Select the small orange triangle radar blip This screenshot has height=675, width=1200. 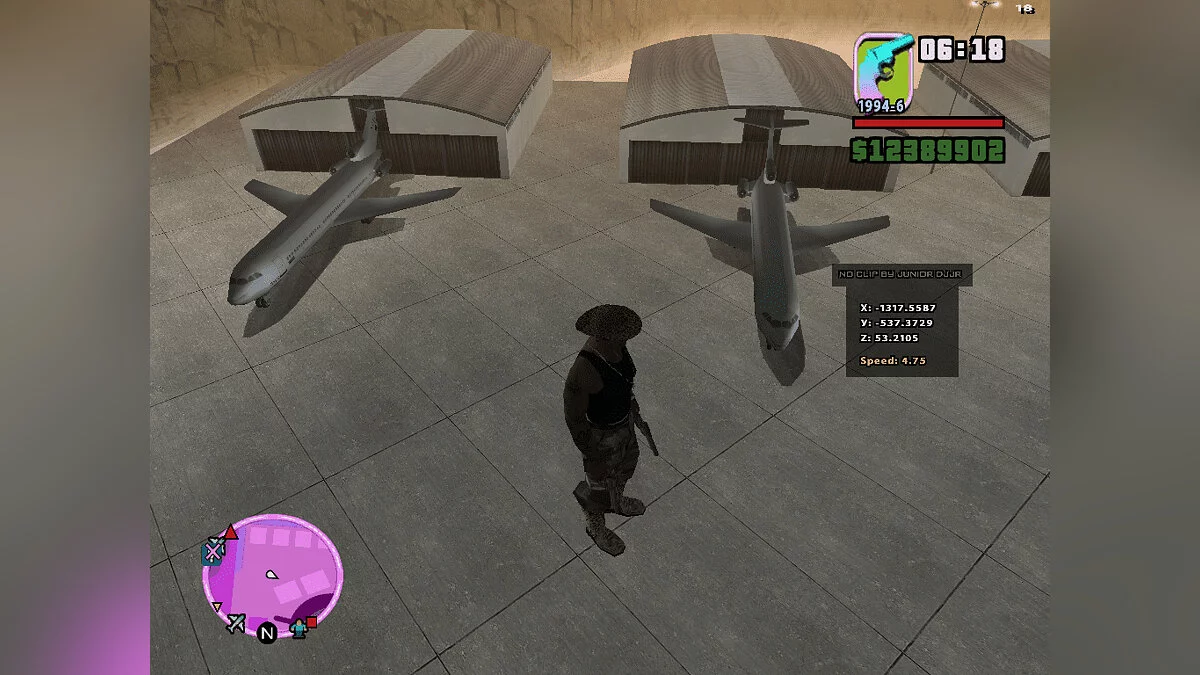(x=216, y=606)
